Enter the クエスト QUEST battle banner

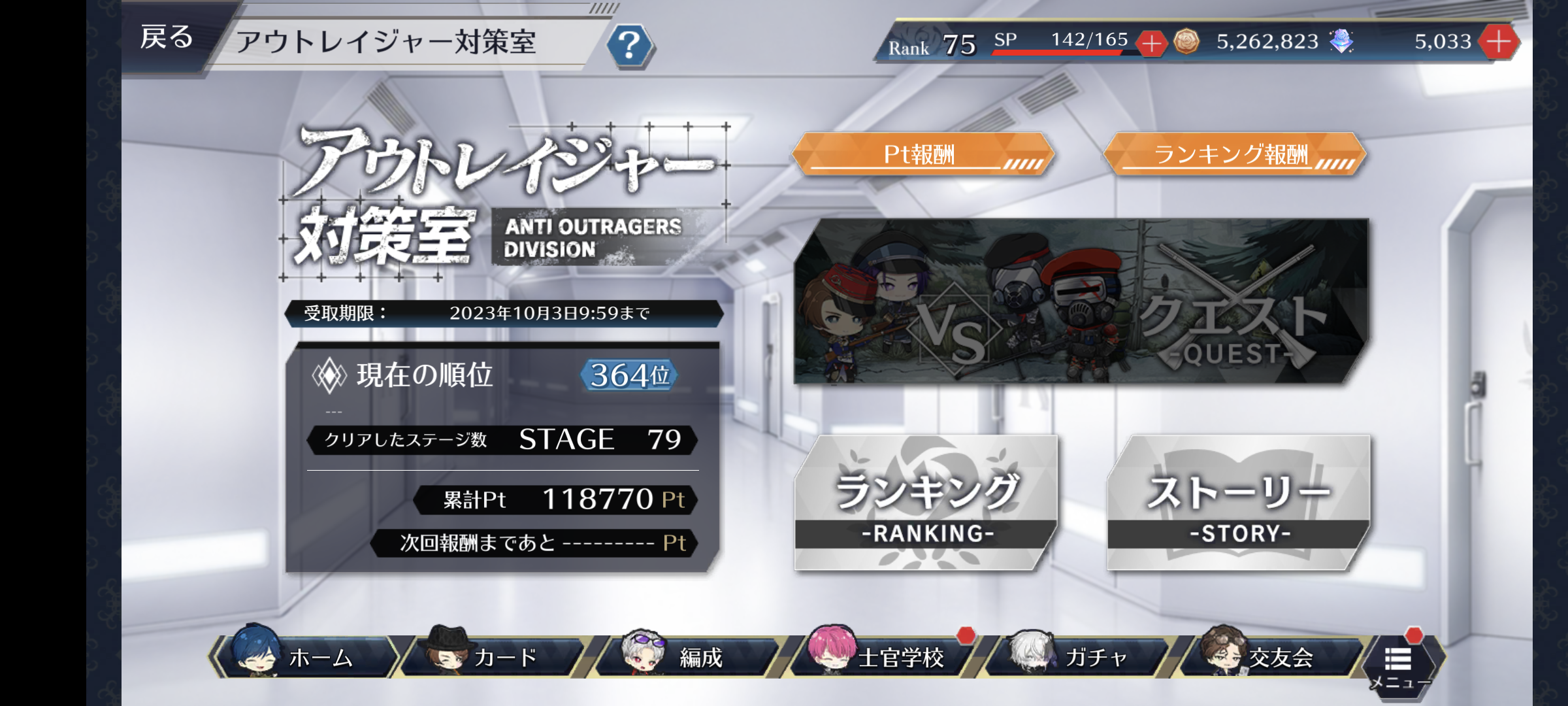pyautogui.click(x=1081, y=302)
